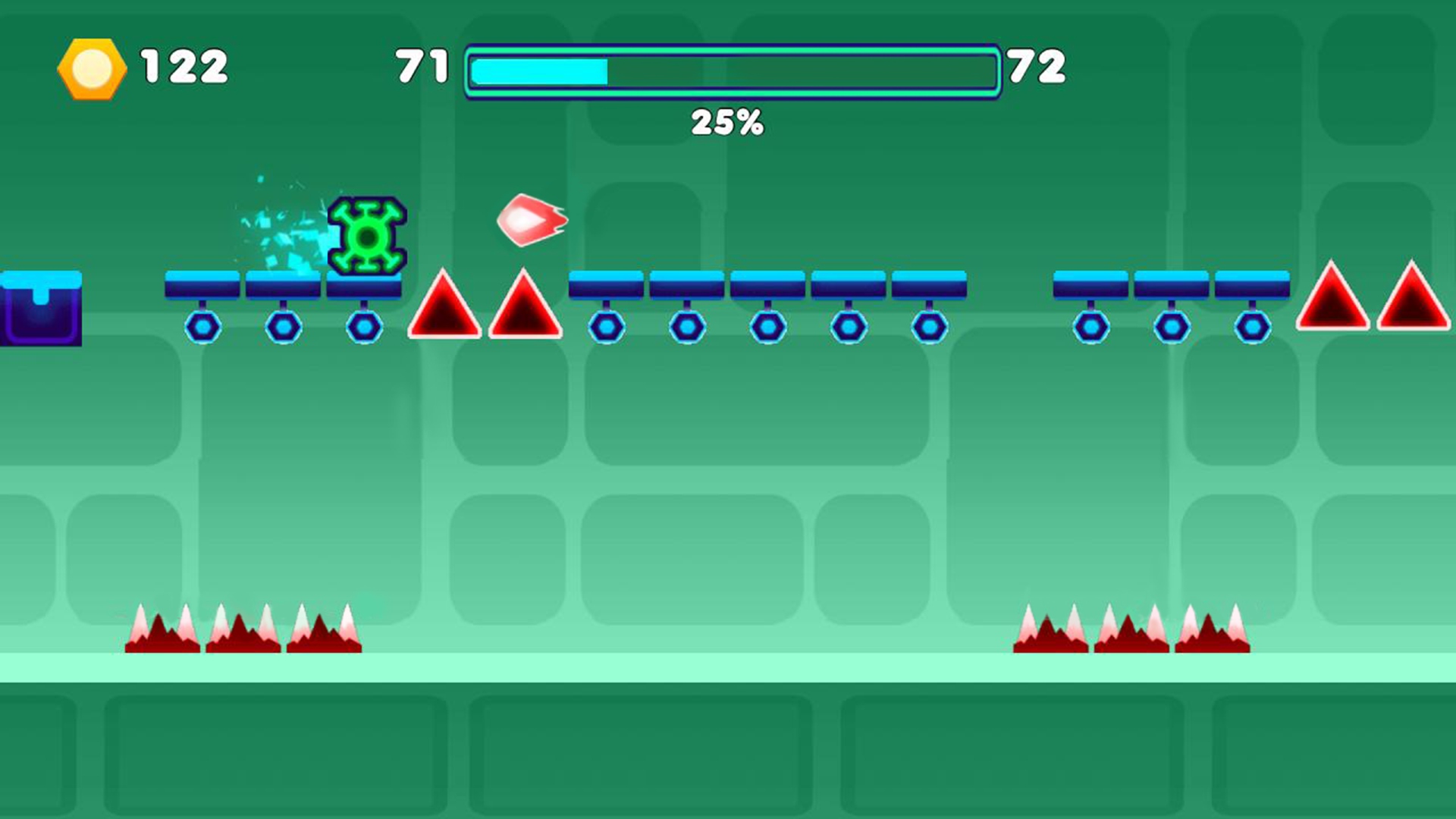Image resolution: width=1456 pixels, height=819 pixels.
Task: Click the yellow coin counter icon
Action: click(91, 68)
